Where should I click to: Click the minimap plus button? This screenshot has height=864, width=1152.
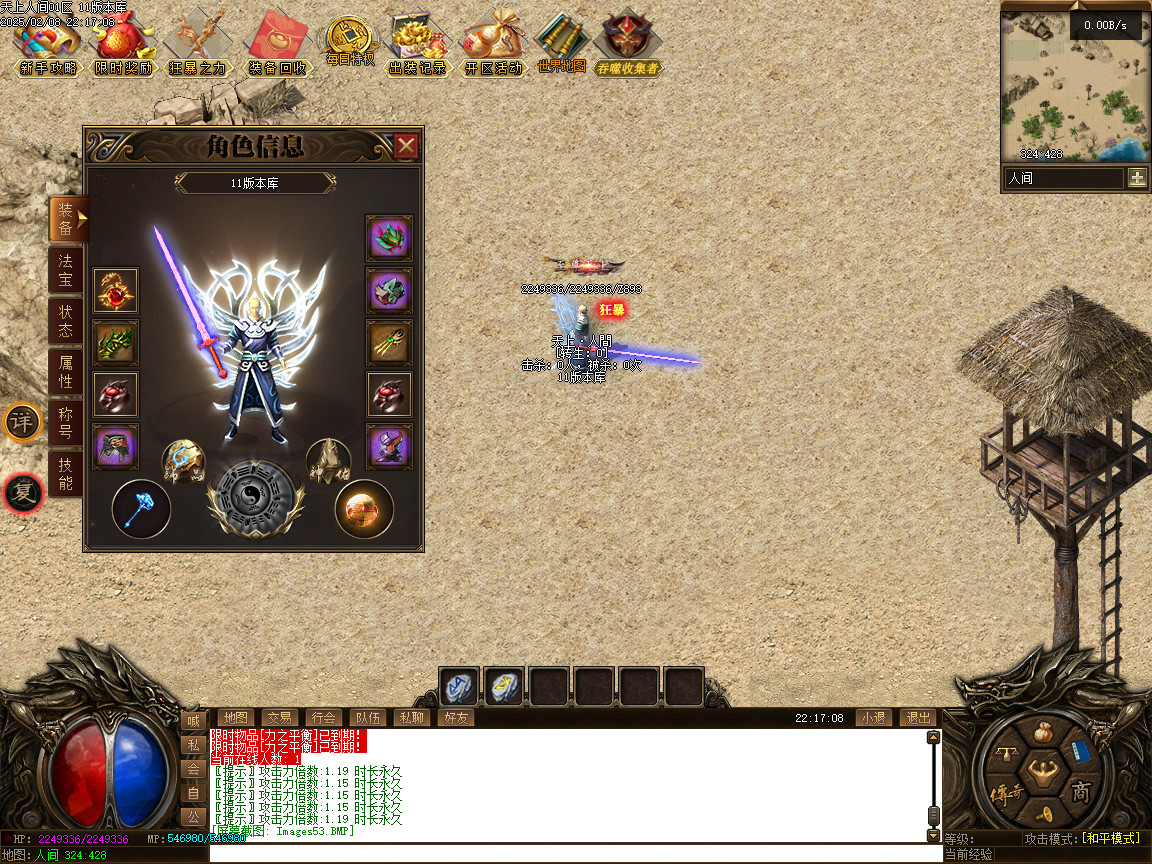click(1137, 178)
